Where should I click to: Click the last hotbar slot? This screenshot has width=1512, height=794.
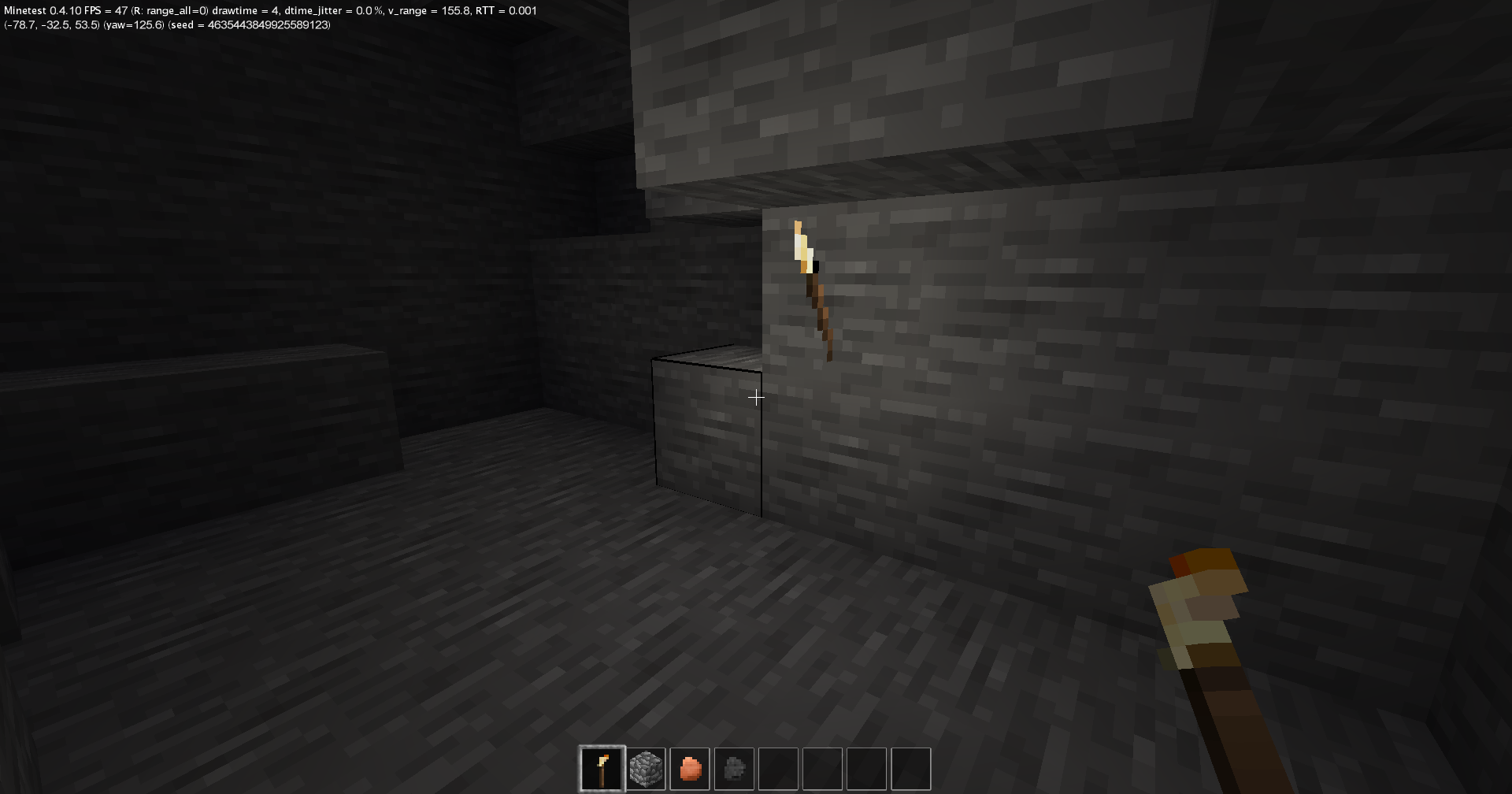pyautogui.click(x=912, y=768)
